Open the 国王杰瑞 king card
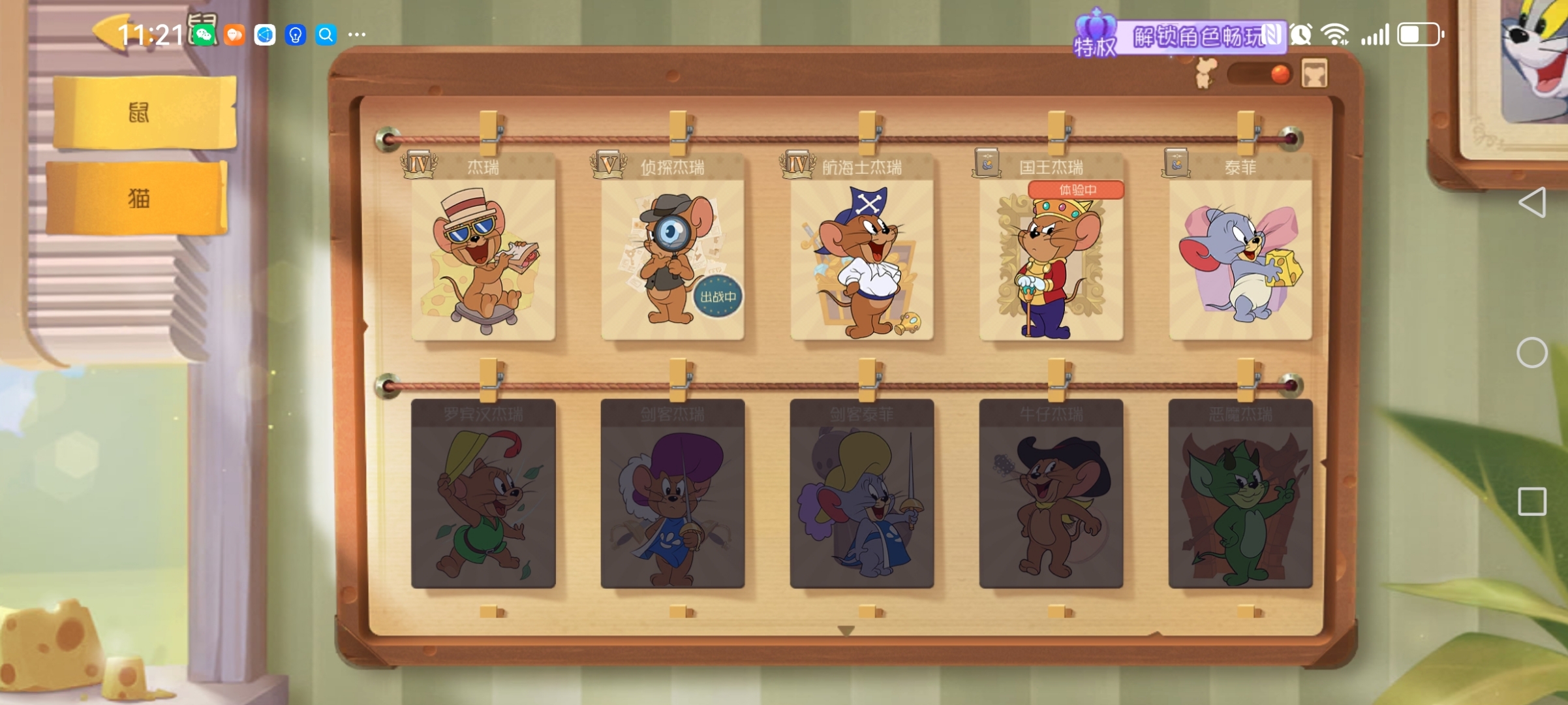Image resolution: width=1568 pixels, height=705 pixels. coord(1051,258)
